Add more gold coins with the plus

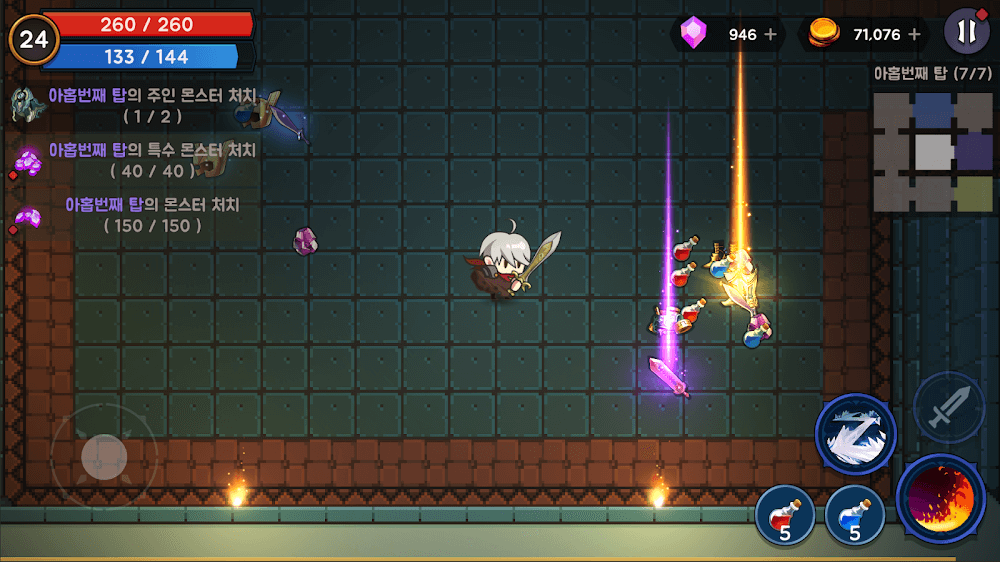coord(913,34)
